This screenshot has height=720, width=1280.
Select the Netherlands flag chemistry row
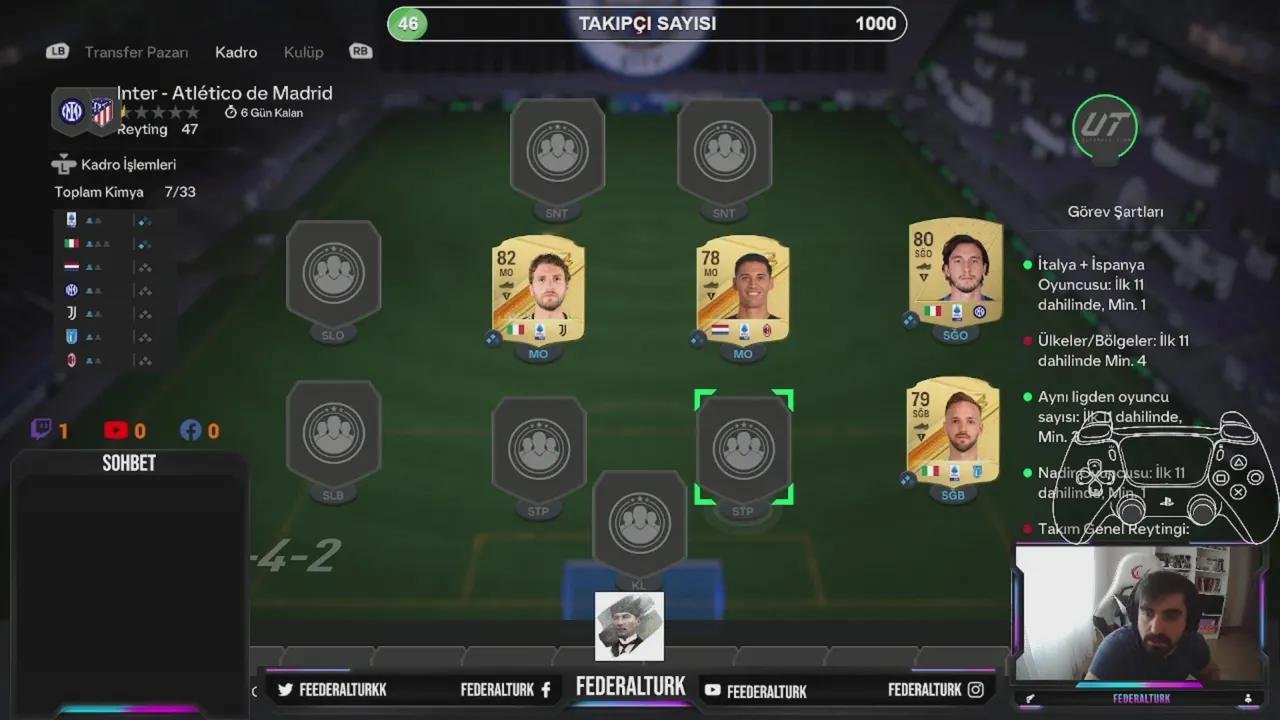pos(72,266)
